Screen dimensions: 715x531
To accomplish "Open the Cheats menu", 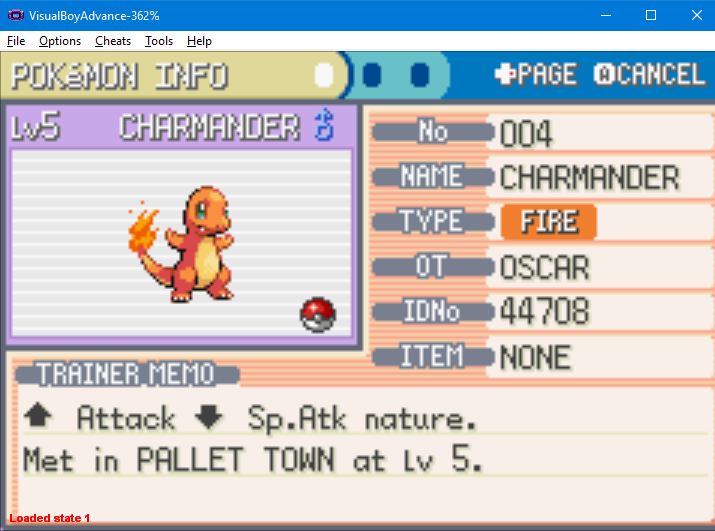I will click(x=113, y=41).
